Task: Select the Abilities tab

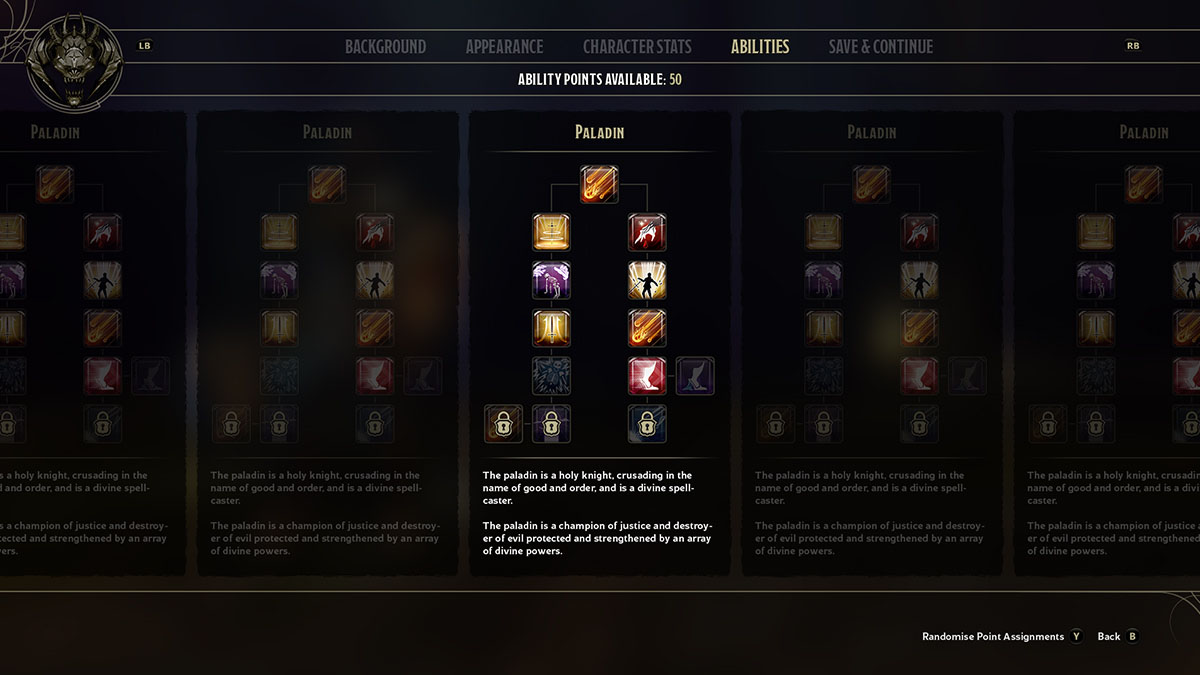Action: click(x=760, y=47)
